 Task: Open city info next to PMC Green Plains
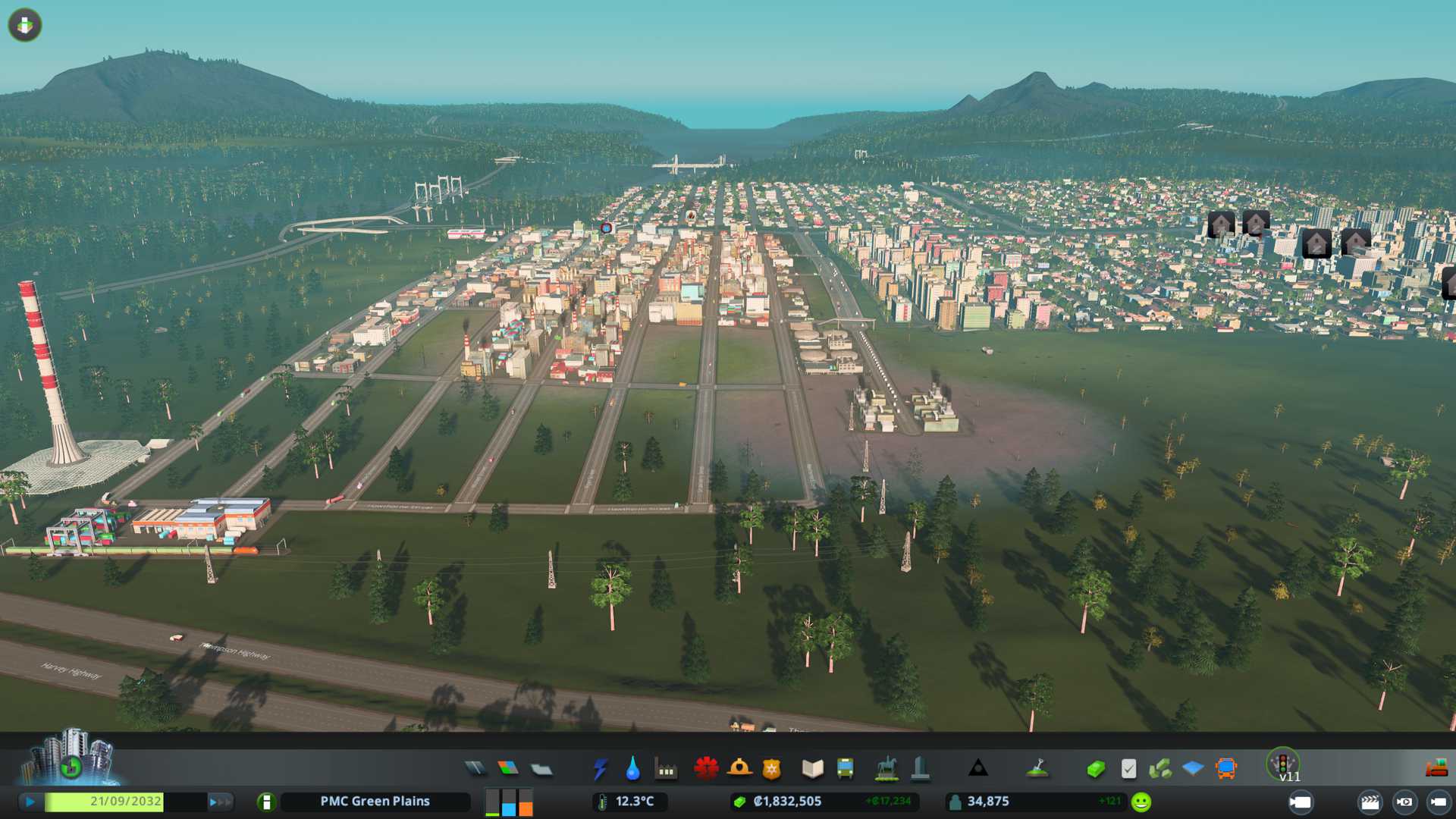point(266,802)
